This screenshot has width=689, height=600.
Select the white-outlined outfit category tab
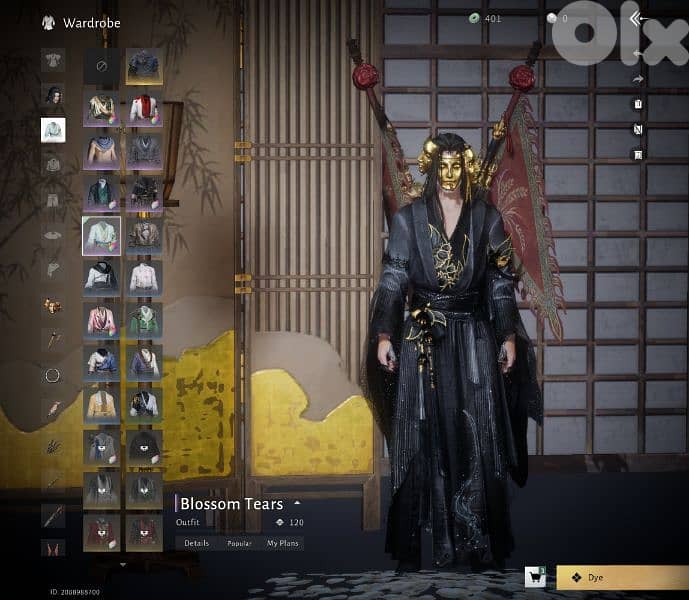click(53, 129)
